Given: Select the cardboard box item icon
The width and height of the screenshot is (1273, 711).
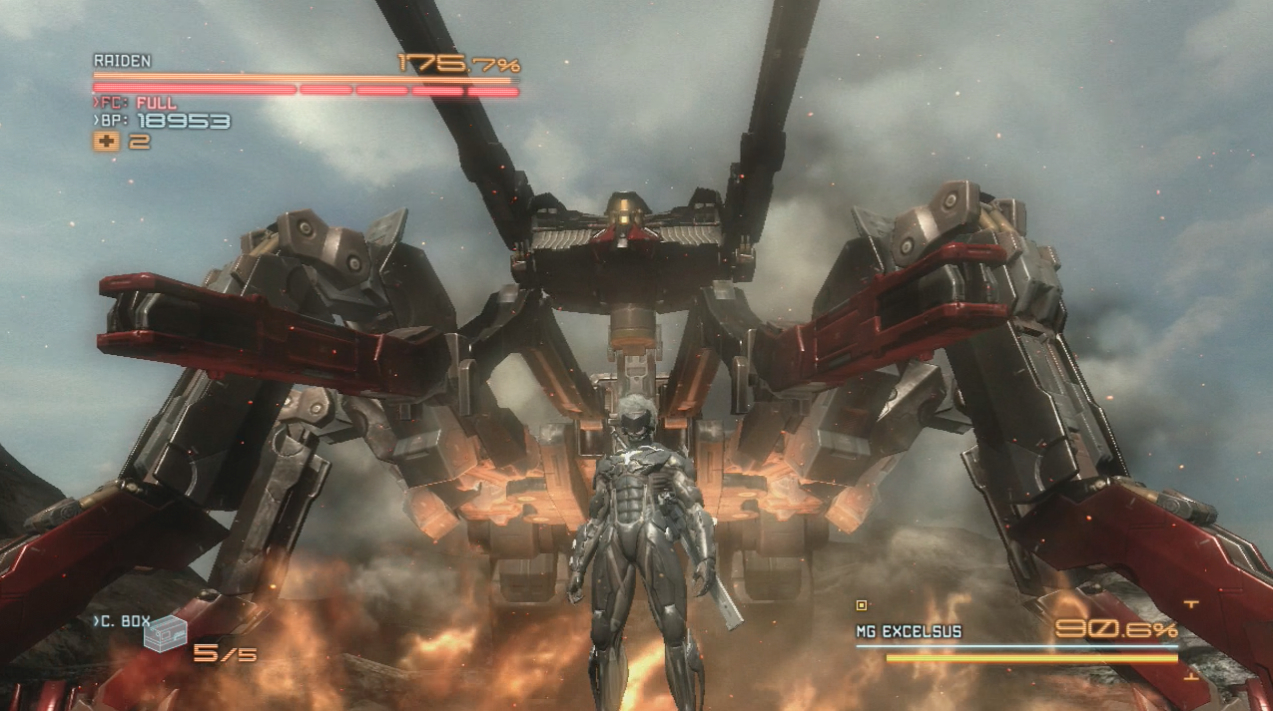Looking at the screenshot, I should point(165,635).
